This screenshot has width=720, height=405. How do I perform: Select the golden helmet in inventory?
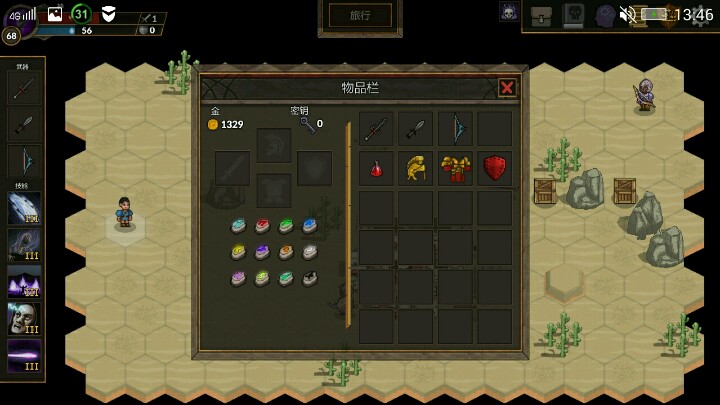pyautogui.click(x=416, y=168)
